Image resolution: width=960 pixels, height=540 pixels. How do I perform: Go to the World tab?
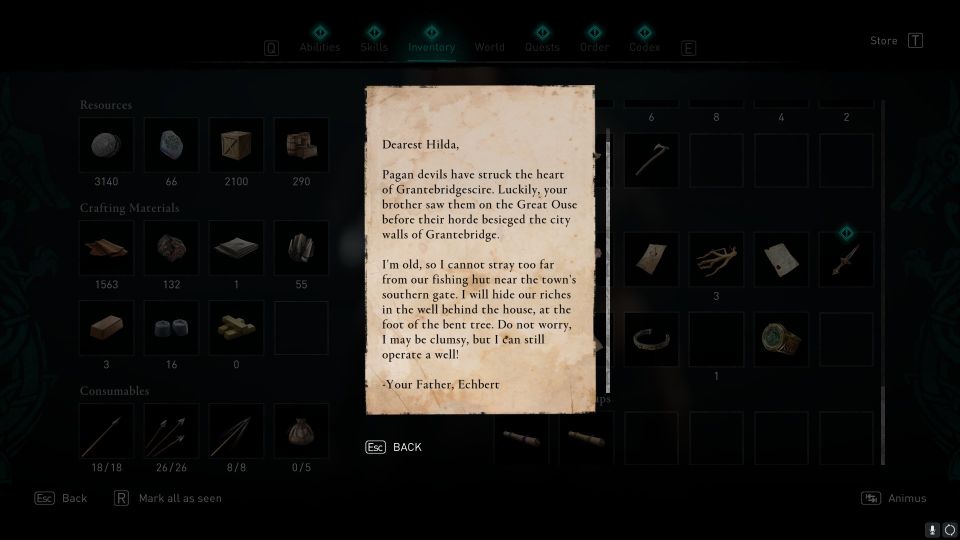point(490,47)
